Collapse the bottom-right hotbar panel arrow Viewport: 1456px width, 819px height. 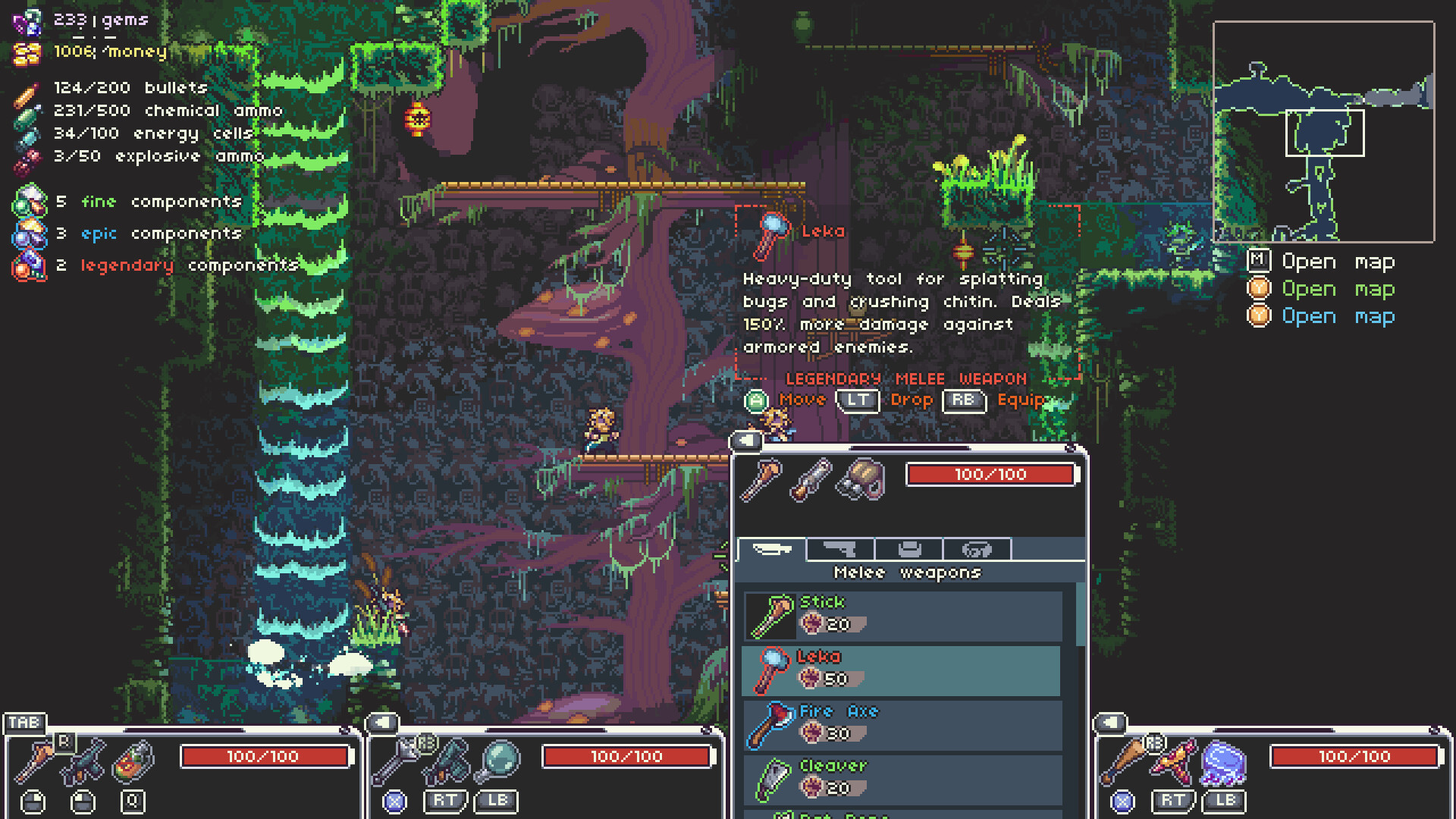1109,723
